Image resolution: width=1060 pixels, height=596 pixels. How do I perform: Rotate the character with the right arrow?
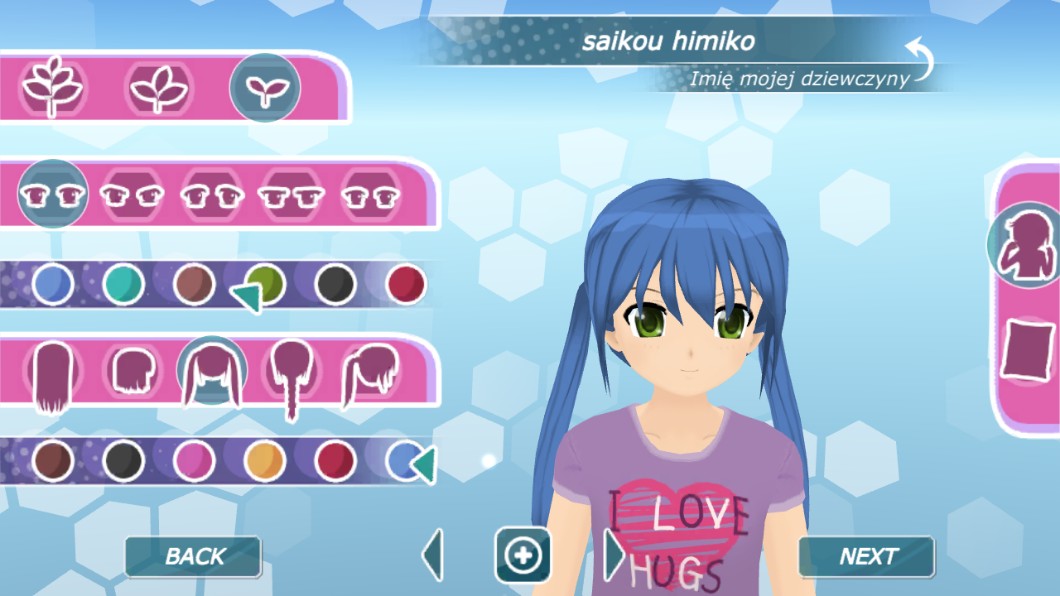coord(613,555)
